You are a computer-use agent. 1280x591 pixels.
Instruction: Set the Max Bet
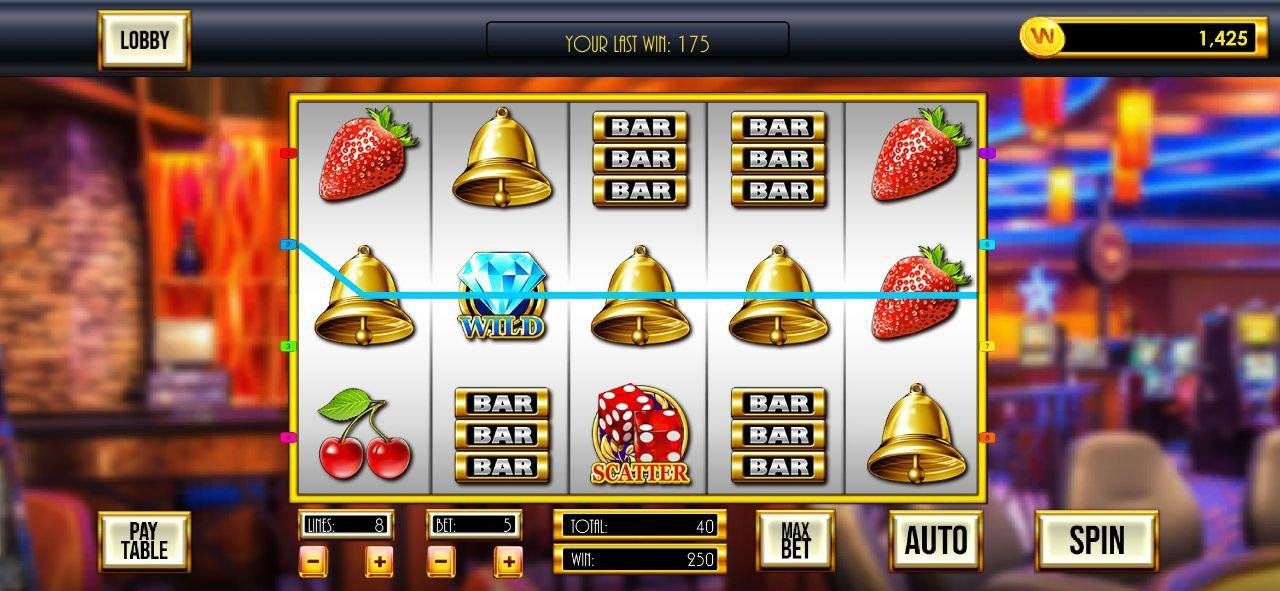click(x=795, y=540)
